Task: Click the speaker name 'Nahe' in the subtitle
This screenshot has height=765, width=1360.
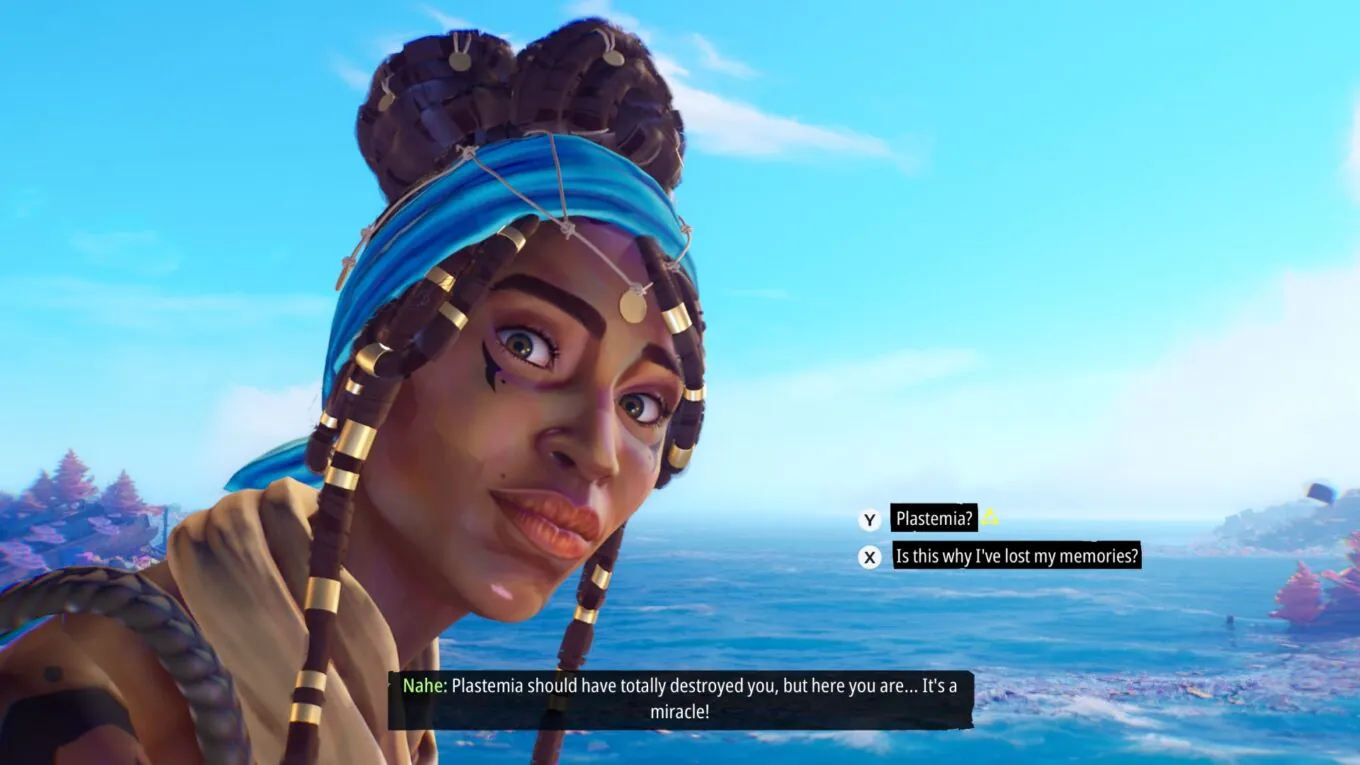Action: pyautogui.click(x=420, y=686)
